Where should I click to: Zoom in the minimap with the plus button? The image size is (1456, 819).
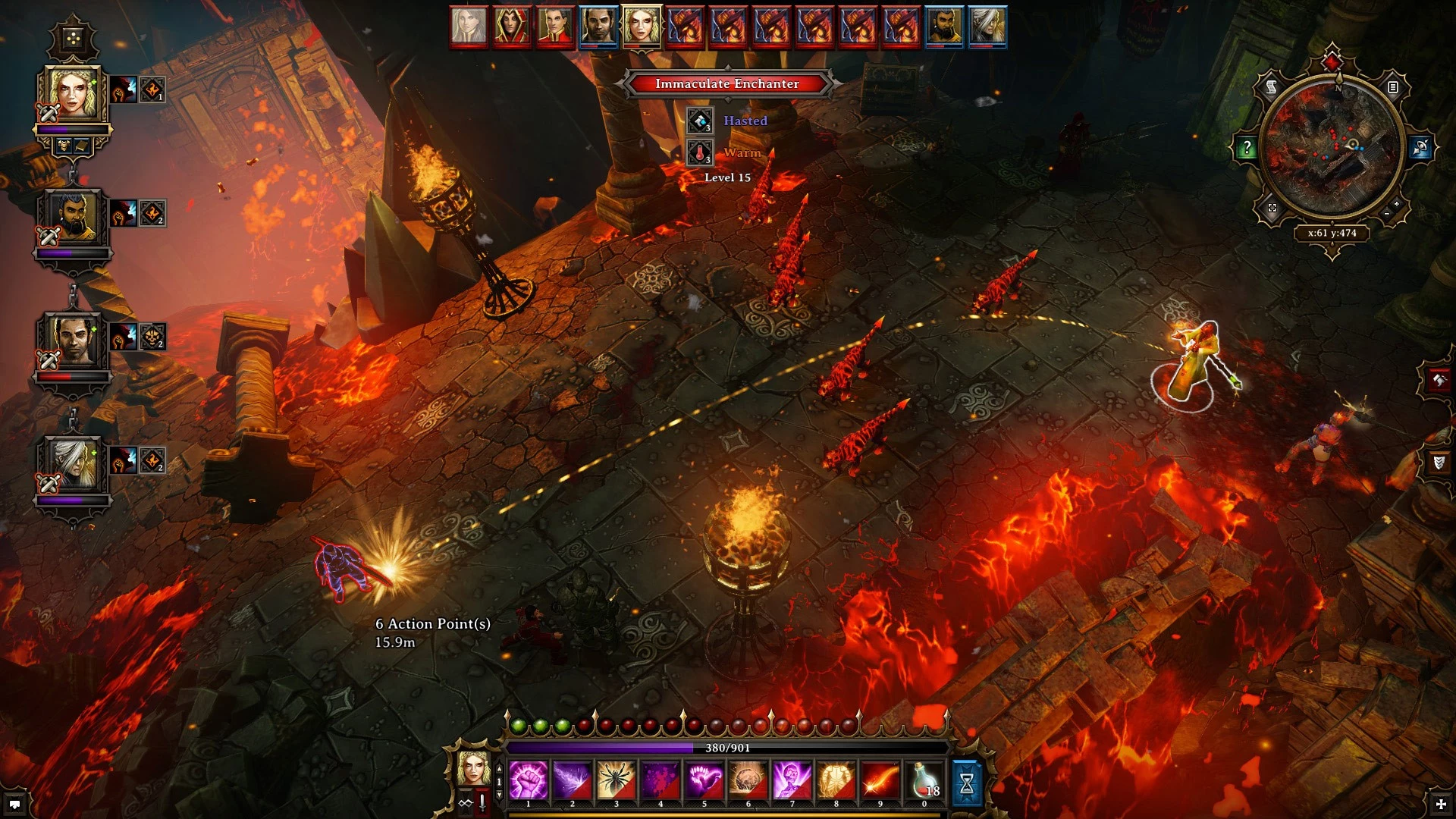pyautogui.click(x=1397, y=204)
